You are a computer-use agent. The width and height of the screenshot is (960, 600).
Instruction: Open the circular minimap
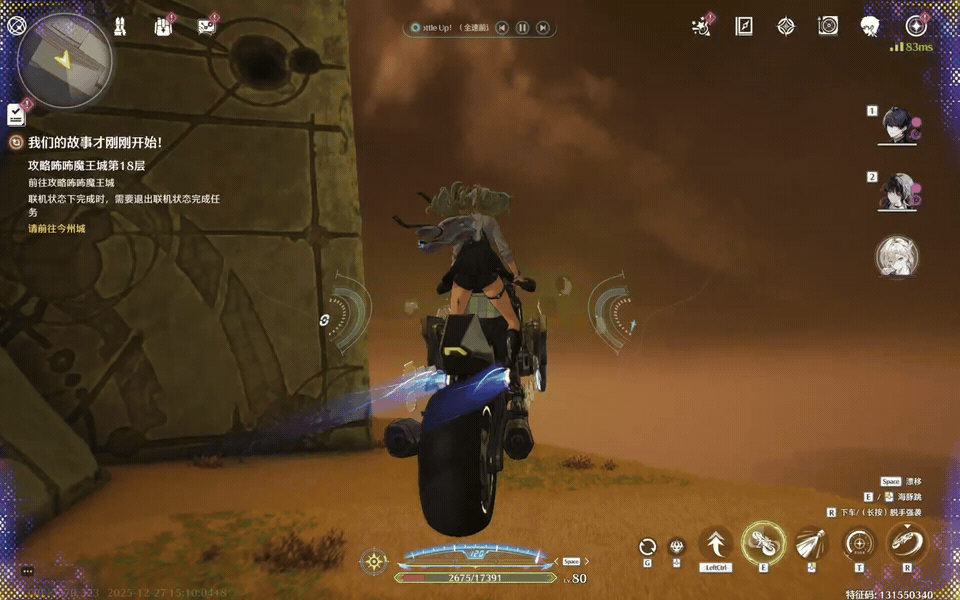65,60
